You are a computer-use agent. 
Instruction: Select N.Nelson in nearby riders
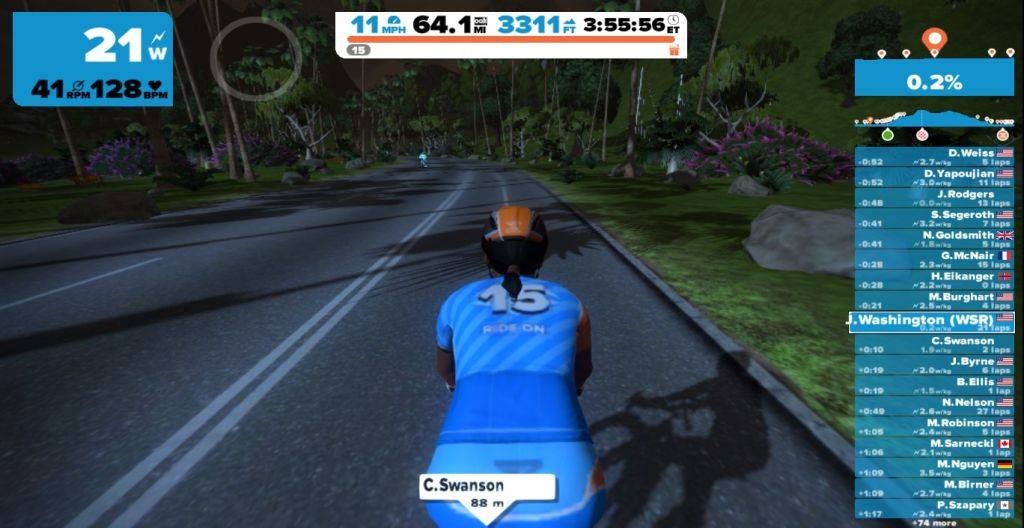pyautogui.click(x=934, y=406)
